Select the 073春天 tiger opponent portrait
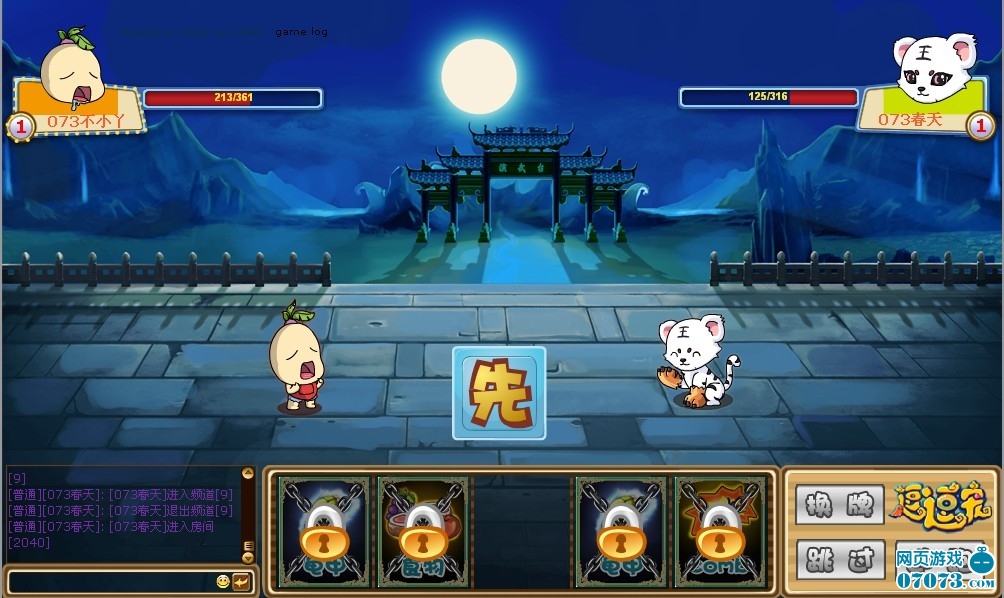1004x598 pixels. pos(934,68)
